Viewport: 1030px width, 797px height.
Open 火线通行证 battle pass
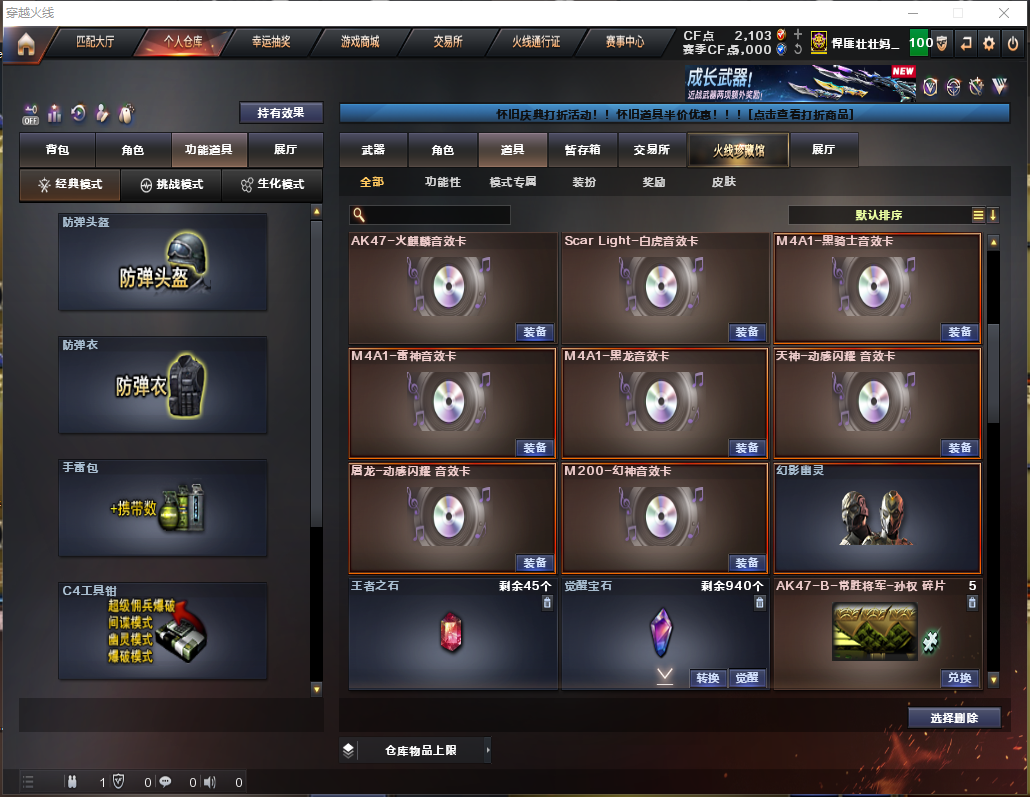point(536,42)
